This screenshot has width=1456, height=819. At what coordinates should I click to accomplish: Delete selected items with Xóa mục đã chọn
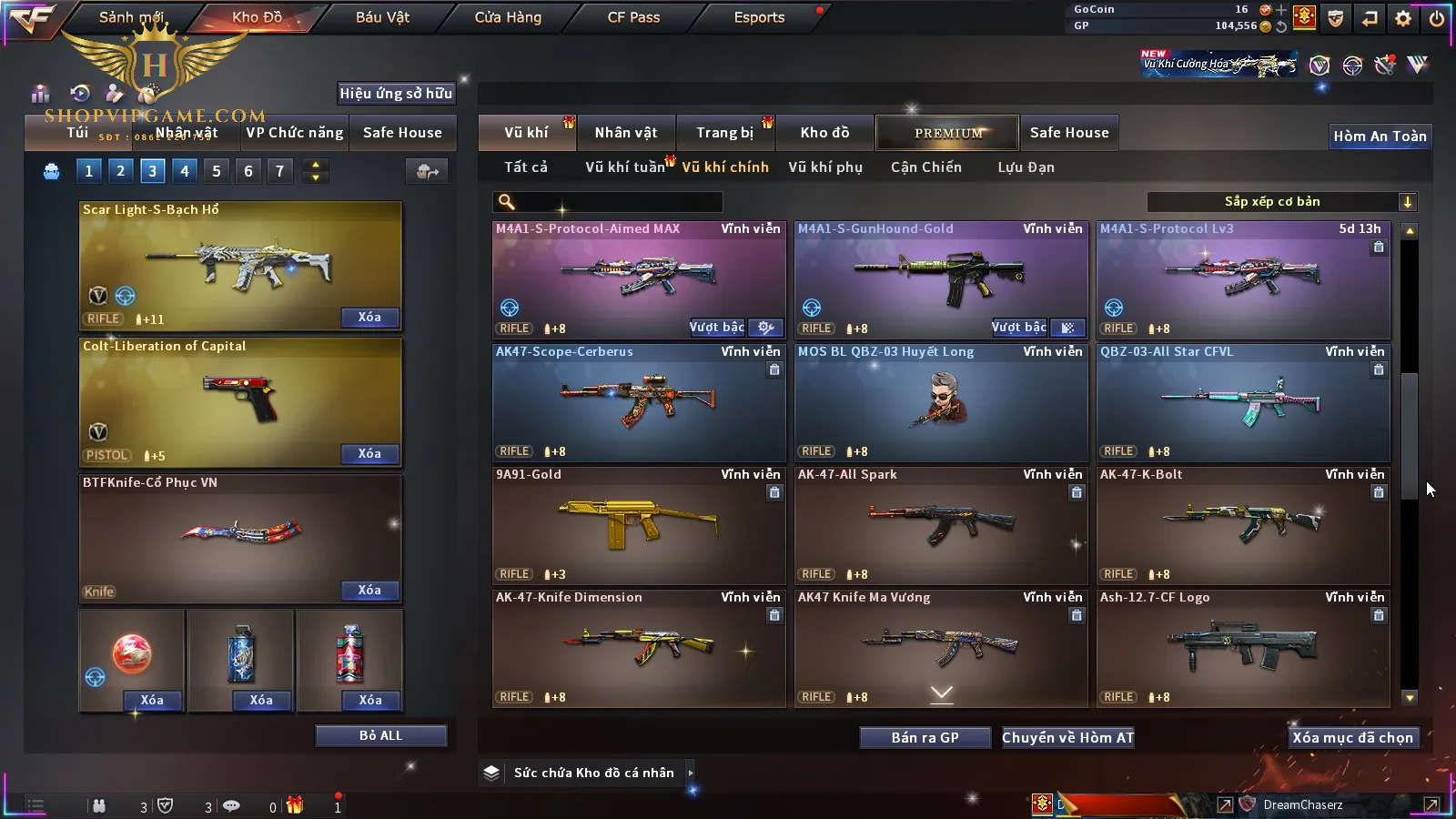tap(1352, 737)
